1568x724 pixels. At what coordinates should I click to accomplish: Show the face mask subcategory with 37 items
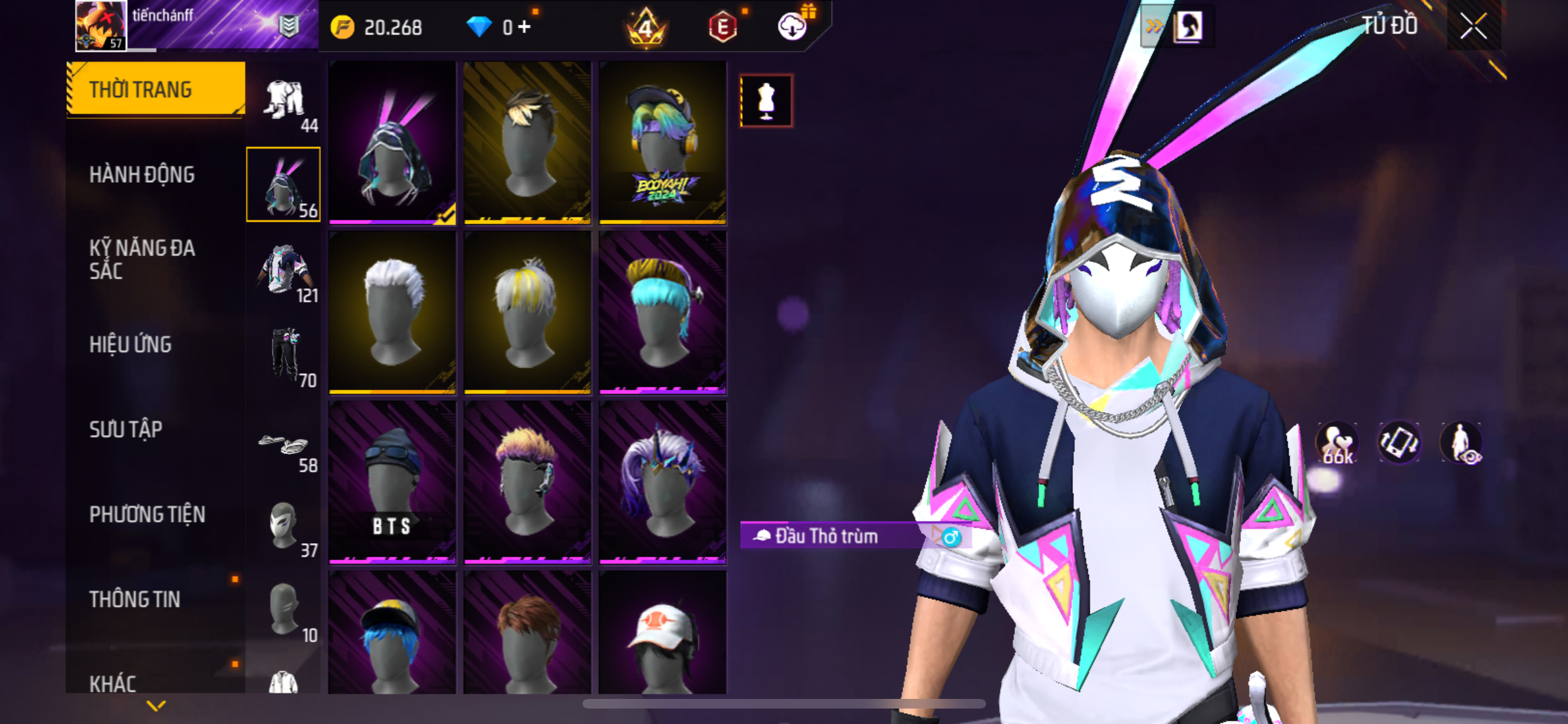point(285,528)
